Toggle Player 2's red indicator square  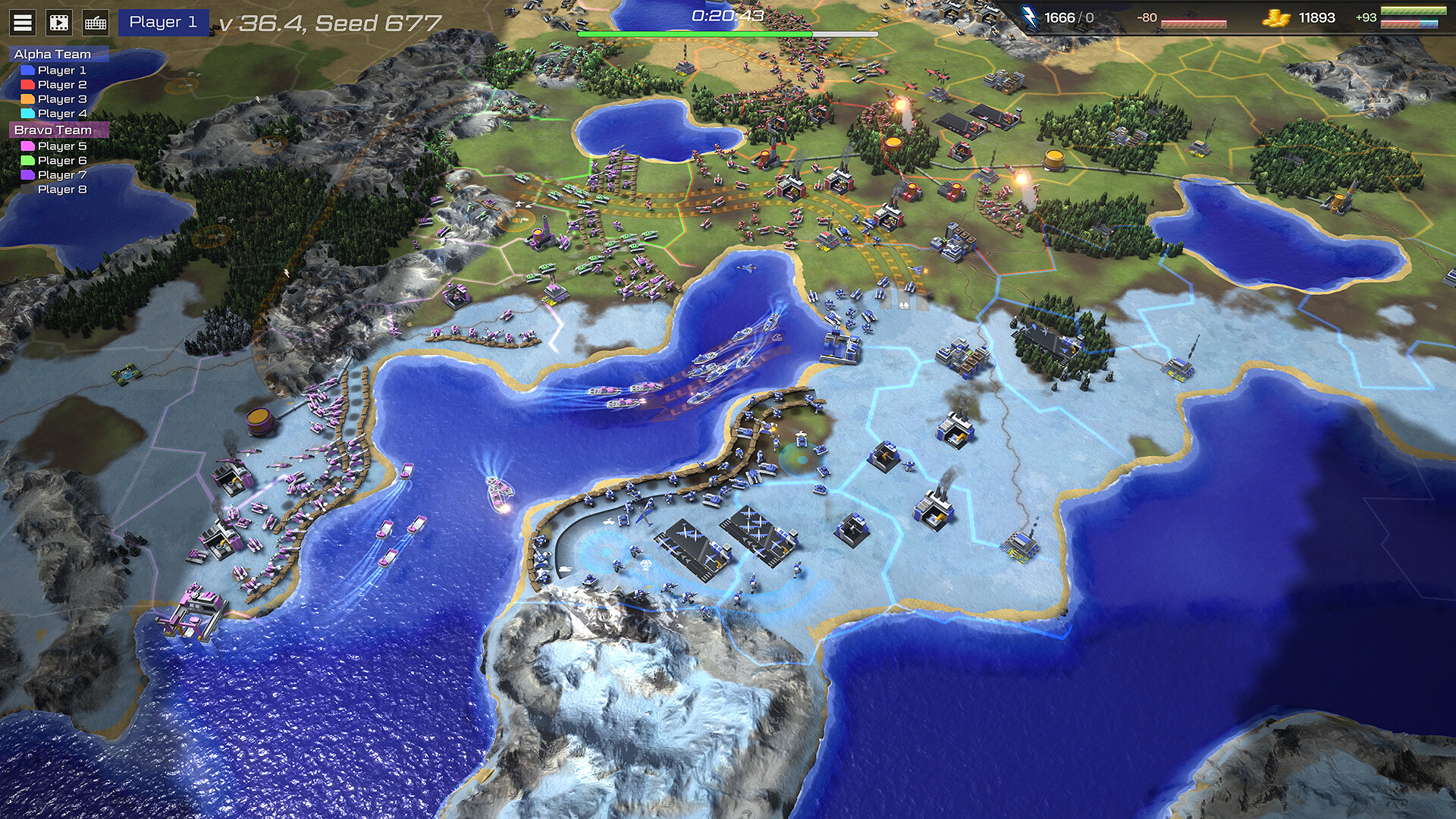coord(29,84)
